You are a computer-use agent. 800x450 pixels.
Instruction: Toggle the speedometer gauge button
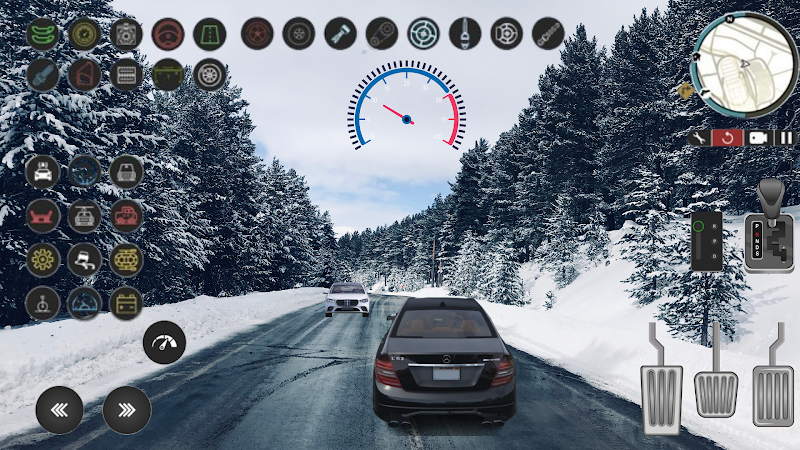click(165, 342)
